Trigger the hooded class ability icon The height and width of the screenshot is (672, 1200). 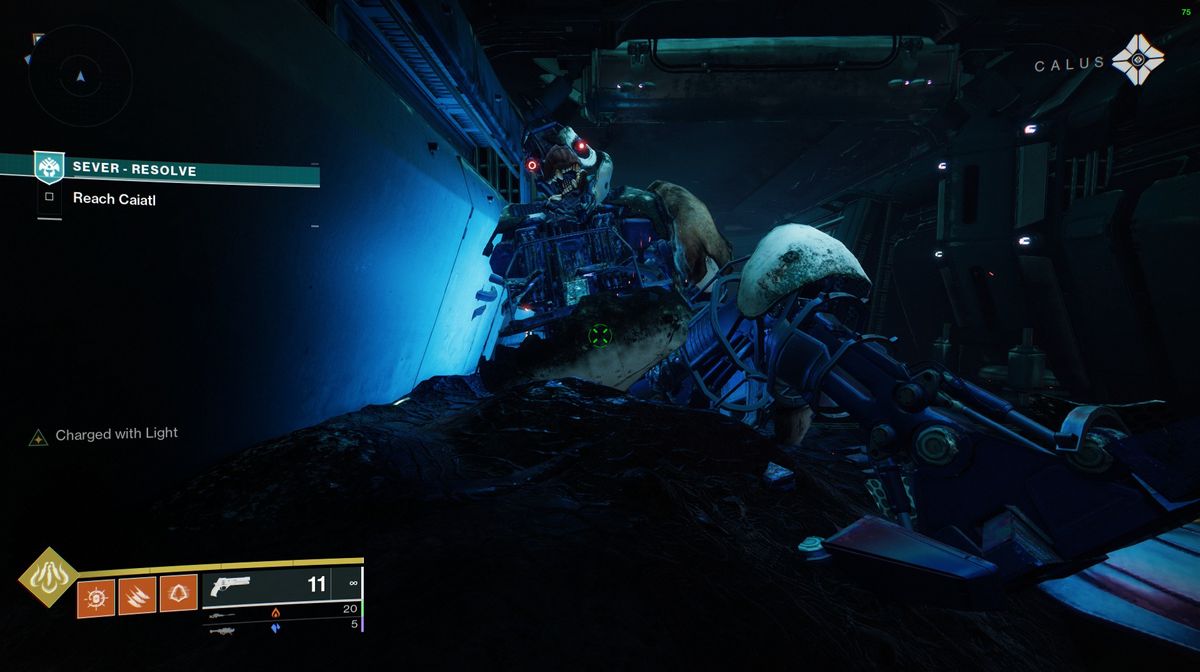point(178,598)
